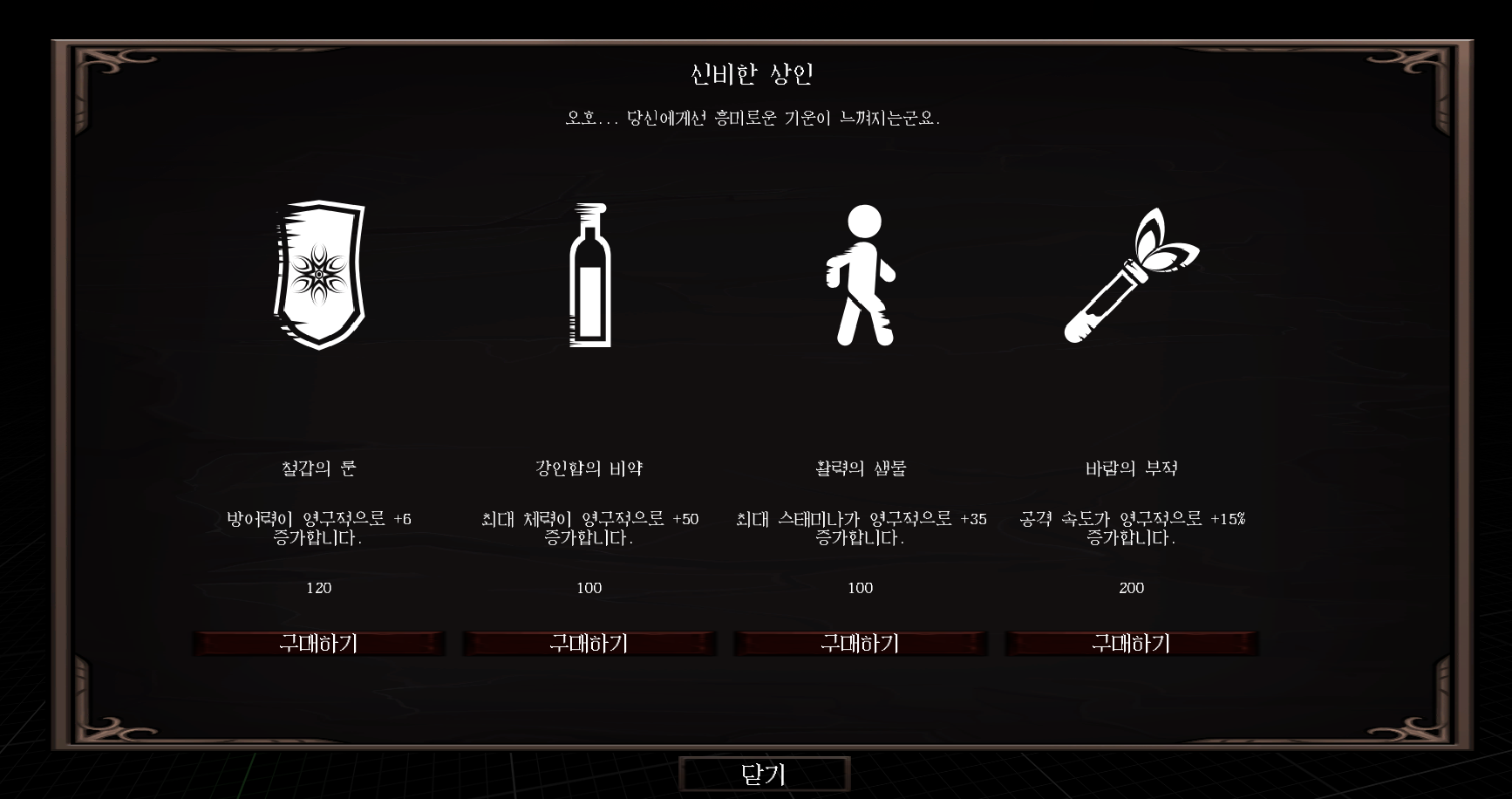
Task: Buy 강인함의 비약 for 100 gold
Action: [589, 644]
